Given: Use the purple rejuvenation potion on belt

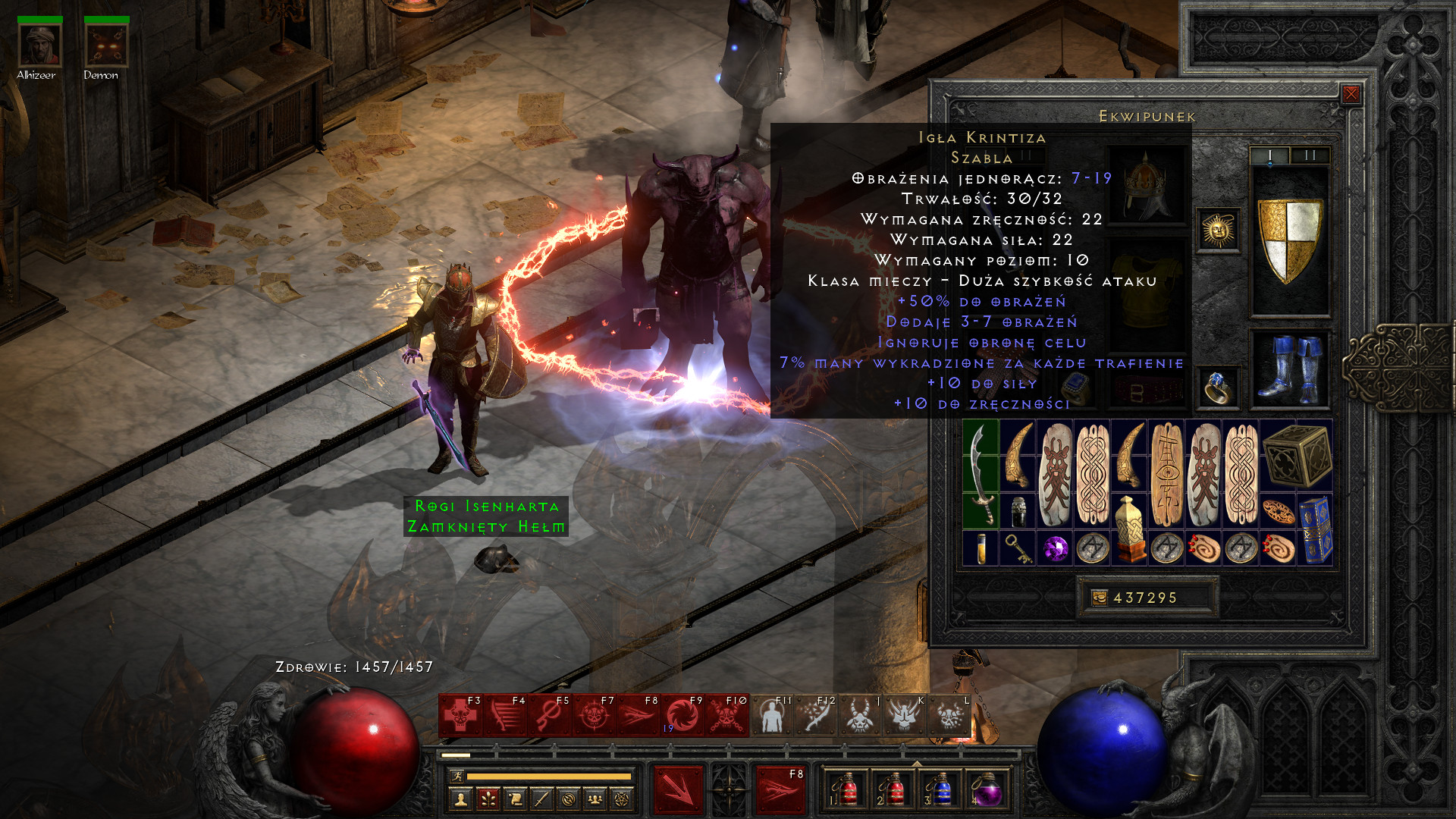Looking at the screenshot, I should pyautogui.click(x=985, y=790).
